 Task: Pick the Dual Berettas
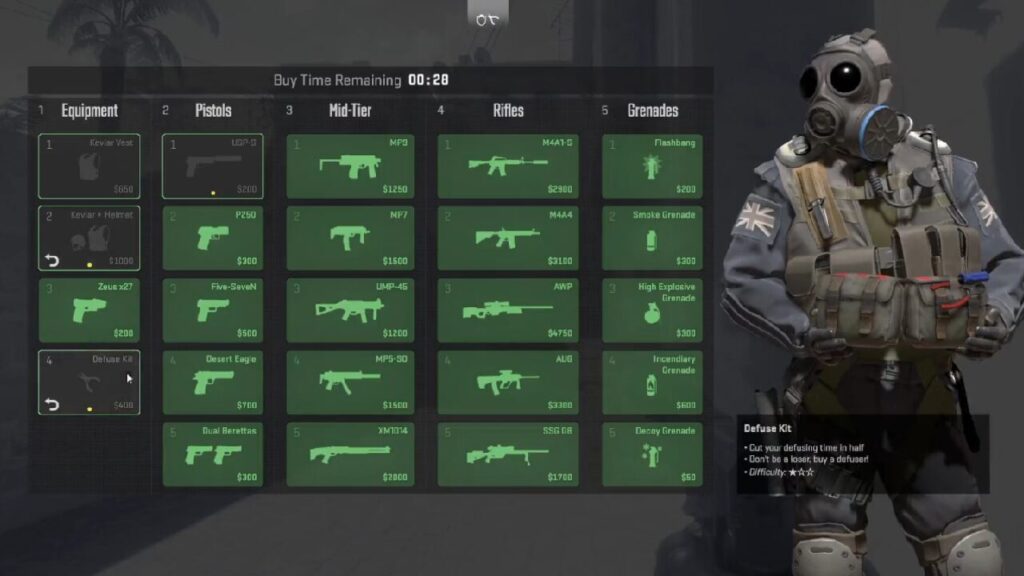213,454
